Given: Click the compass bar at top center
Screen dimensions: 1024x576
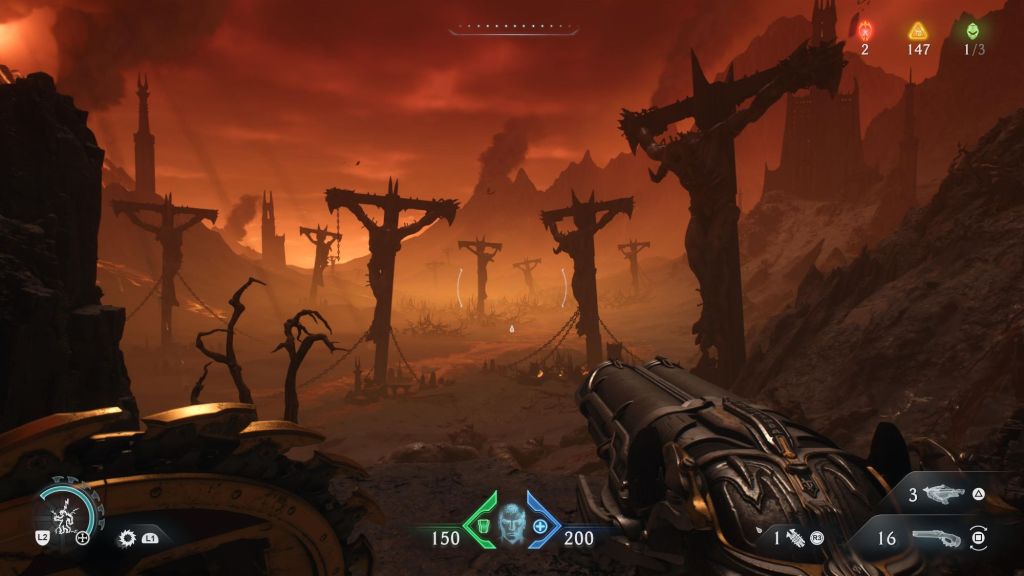Looking at the screenshot, I should 512,28.
